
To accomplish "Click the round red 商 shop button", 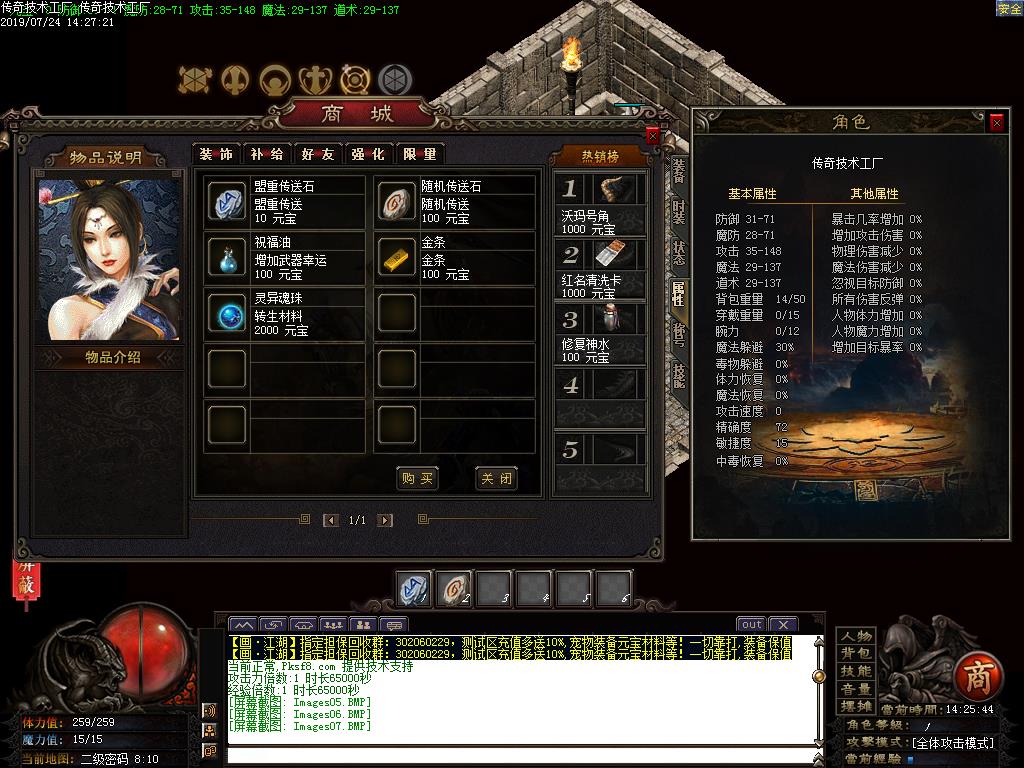I will (x=976, y=677).
